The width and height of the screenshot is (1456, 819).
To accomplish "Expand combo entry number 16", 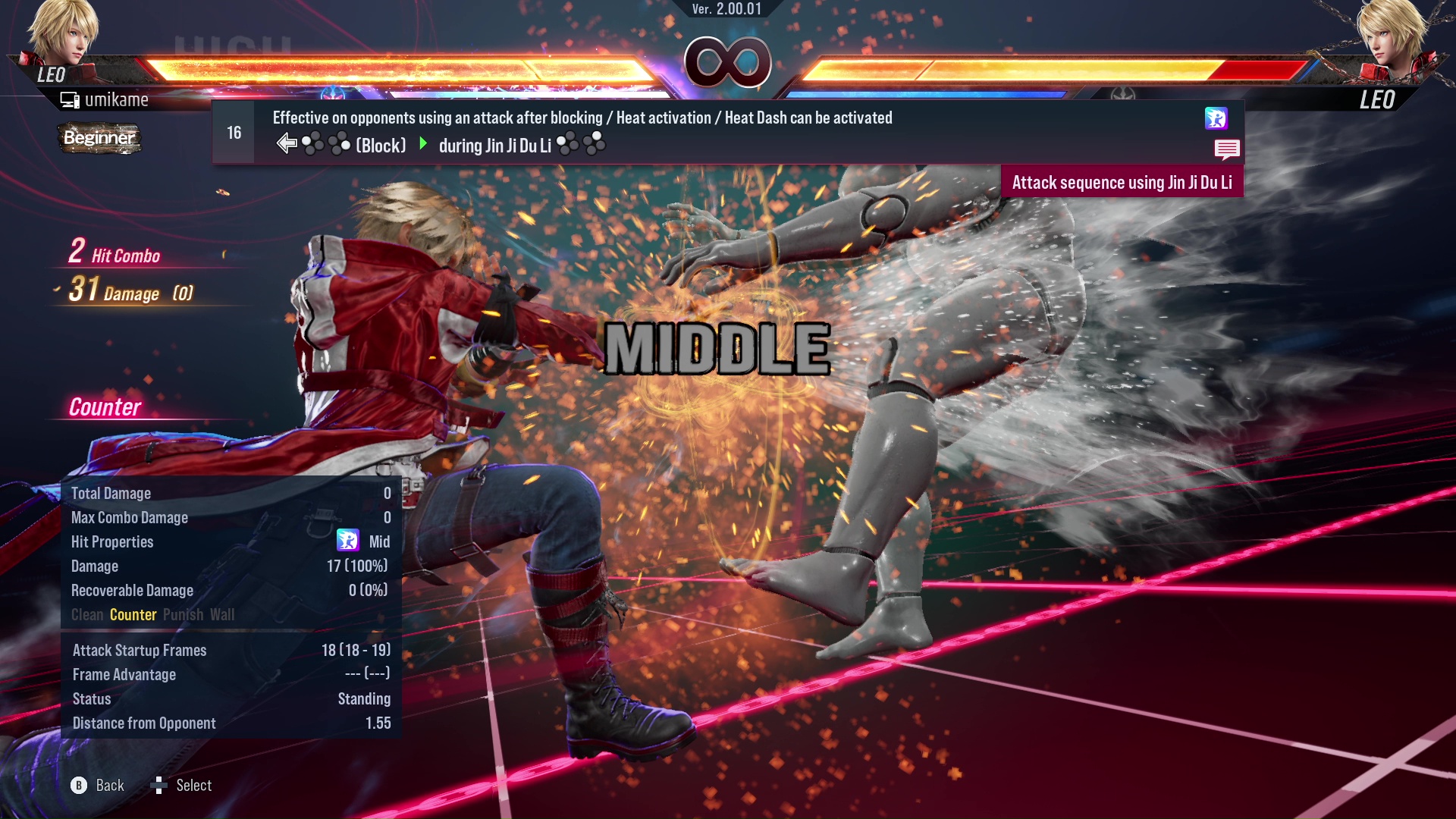I will [233, 131].
